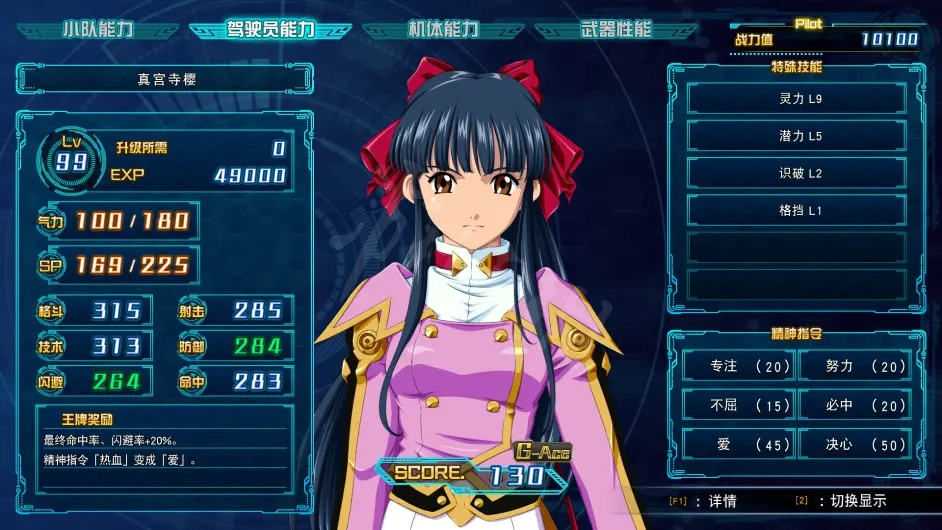Click the 不屈 spirit command
Image resolution: width=942 pixels, height=530 pixels.
click(x=738, y=406)
